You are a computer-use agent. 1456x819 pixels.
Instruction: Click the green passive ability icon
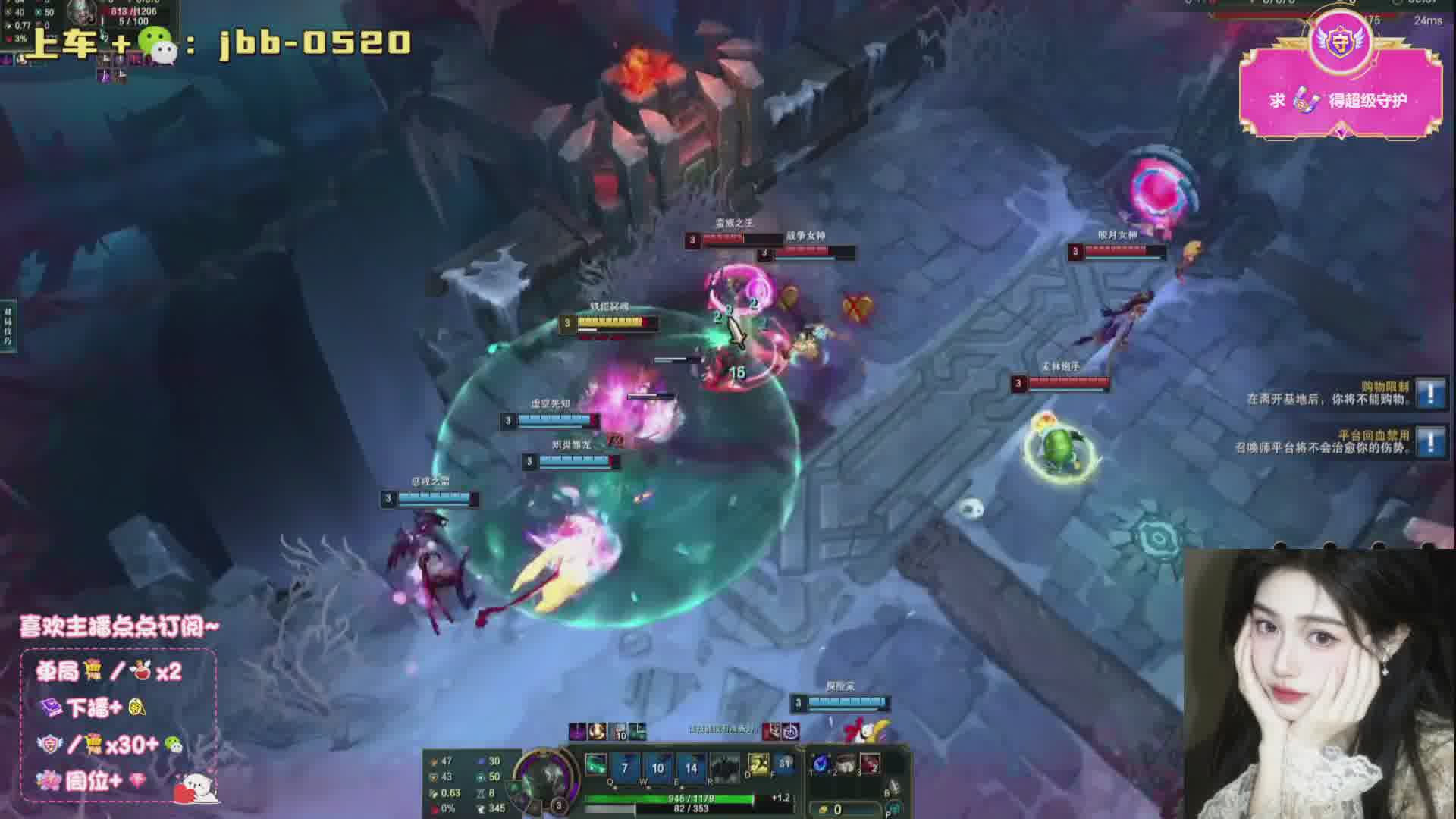pyautogui.click(x=595, y=764)
